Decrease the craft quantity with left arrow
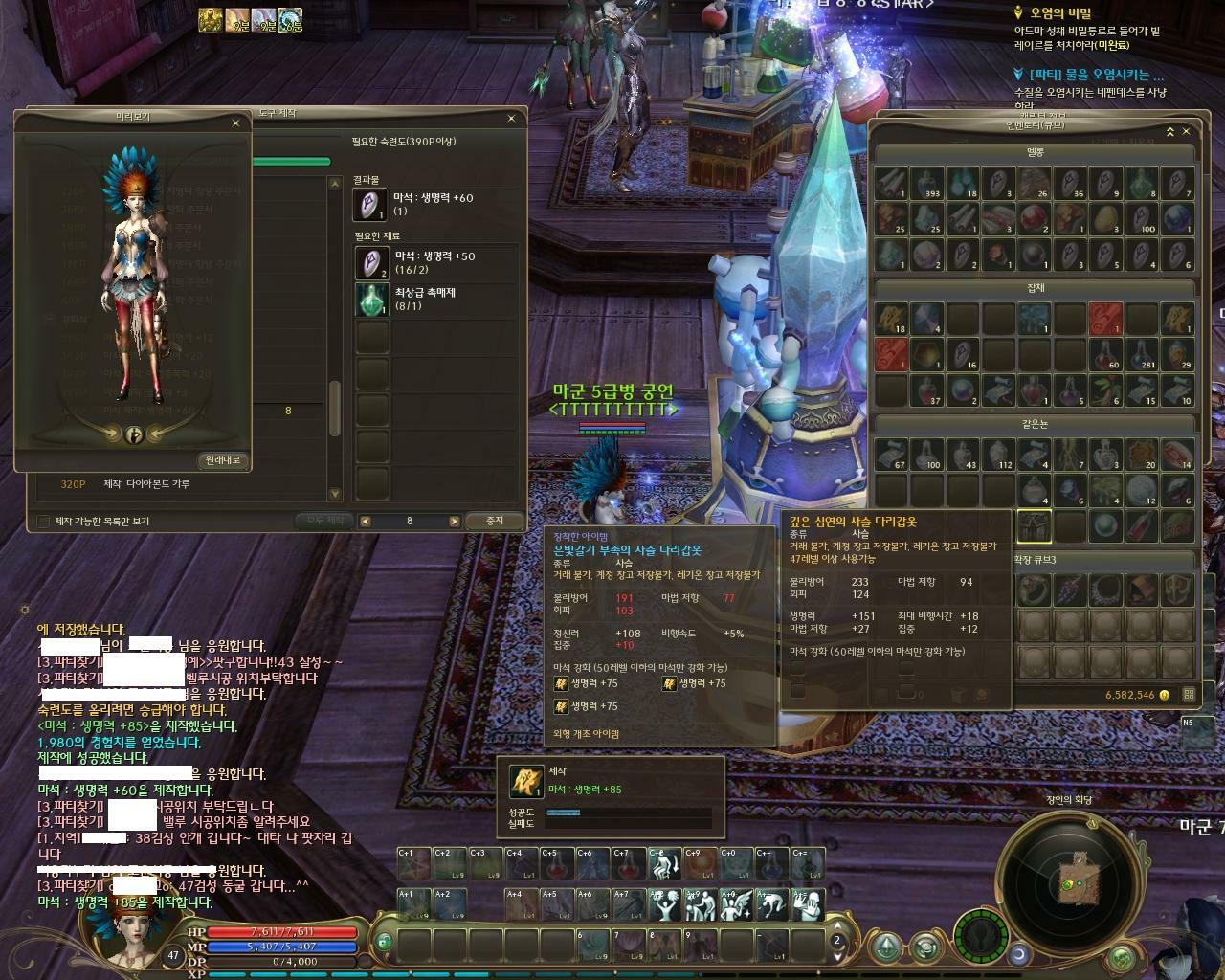1225x980 pixels. pyautogui.click(x=366, y=521)
